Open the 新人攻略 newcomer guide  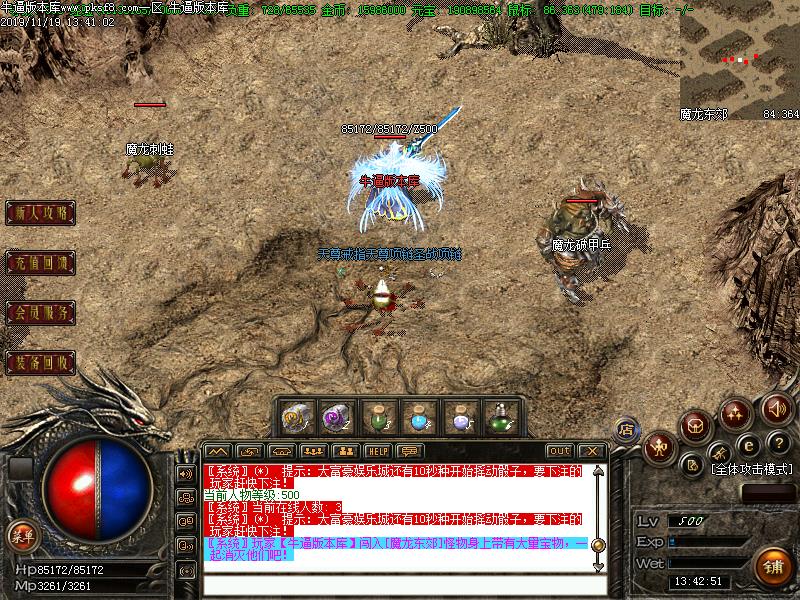pos(41,213)
